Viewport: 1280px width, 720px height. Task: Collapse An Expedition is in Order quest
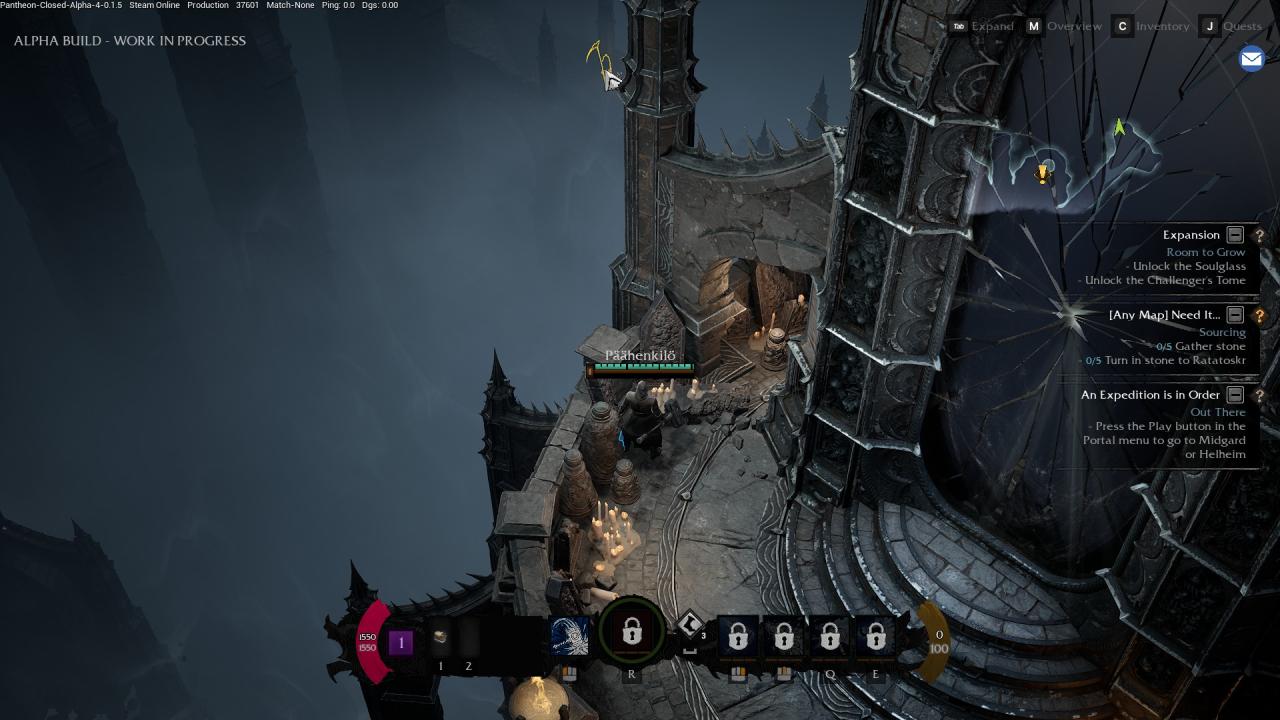(x=1235, y=395)
